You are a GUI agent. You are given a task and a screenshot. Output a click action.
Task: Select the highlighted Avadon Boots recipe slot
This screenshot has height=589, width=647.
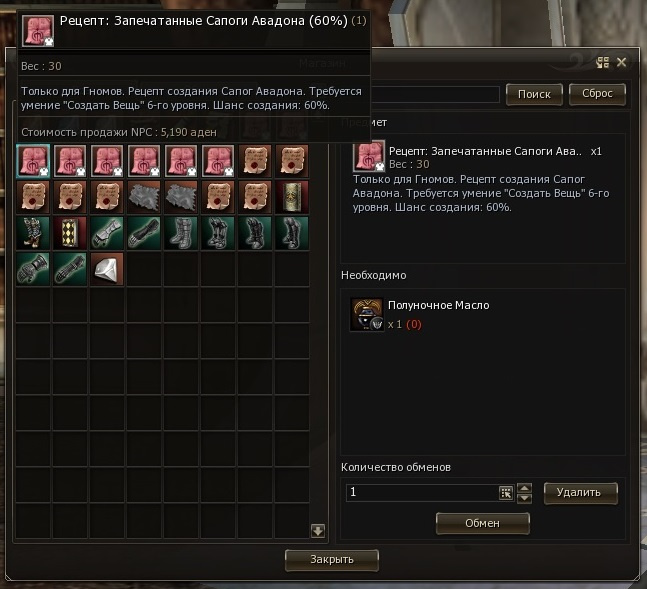tap(34, 161)
